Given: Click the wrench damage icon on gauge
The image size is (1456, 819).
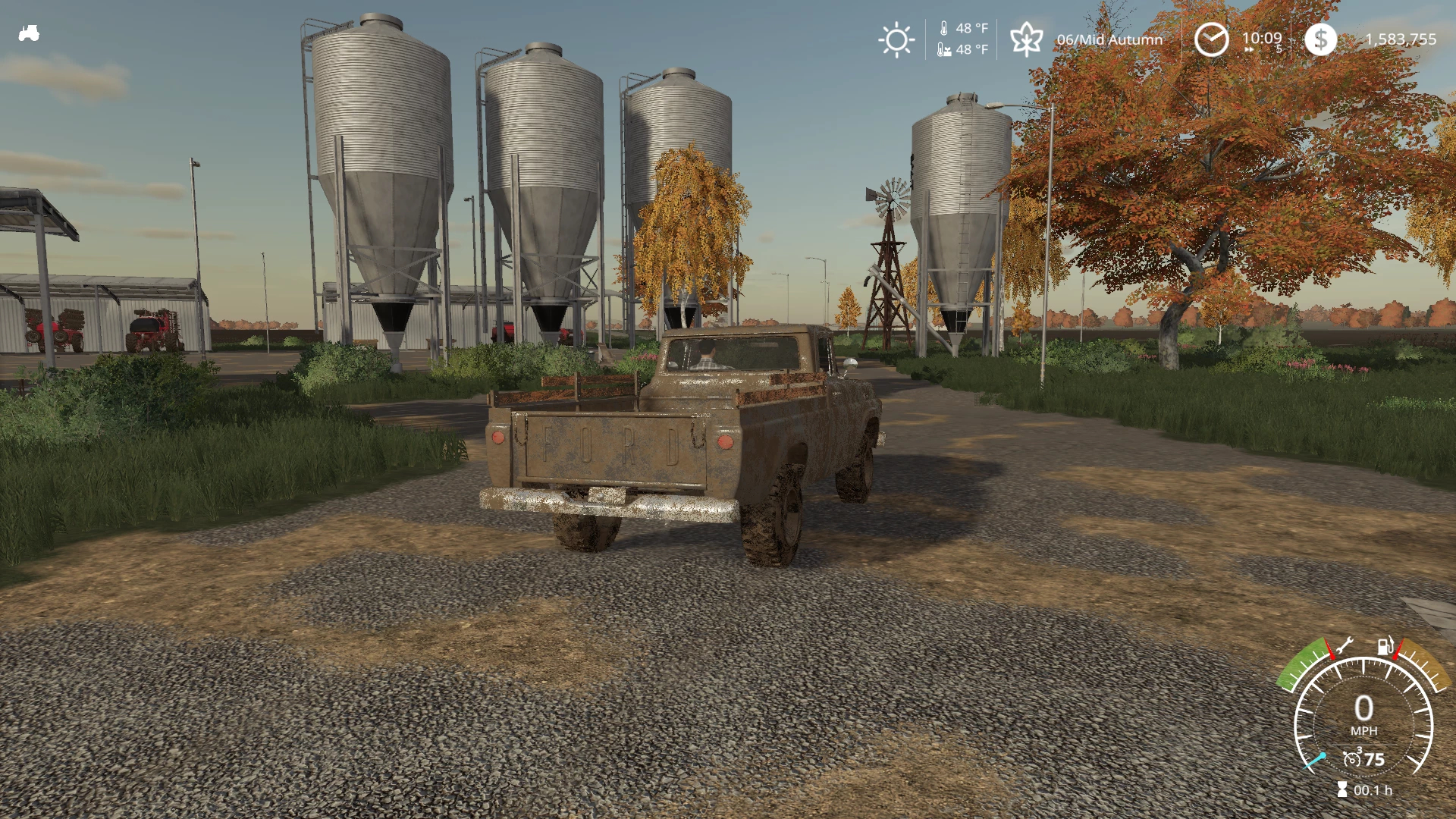Looking at the screenshot, I should [x=1344, y=646].
